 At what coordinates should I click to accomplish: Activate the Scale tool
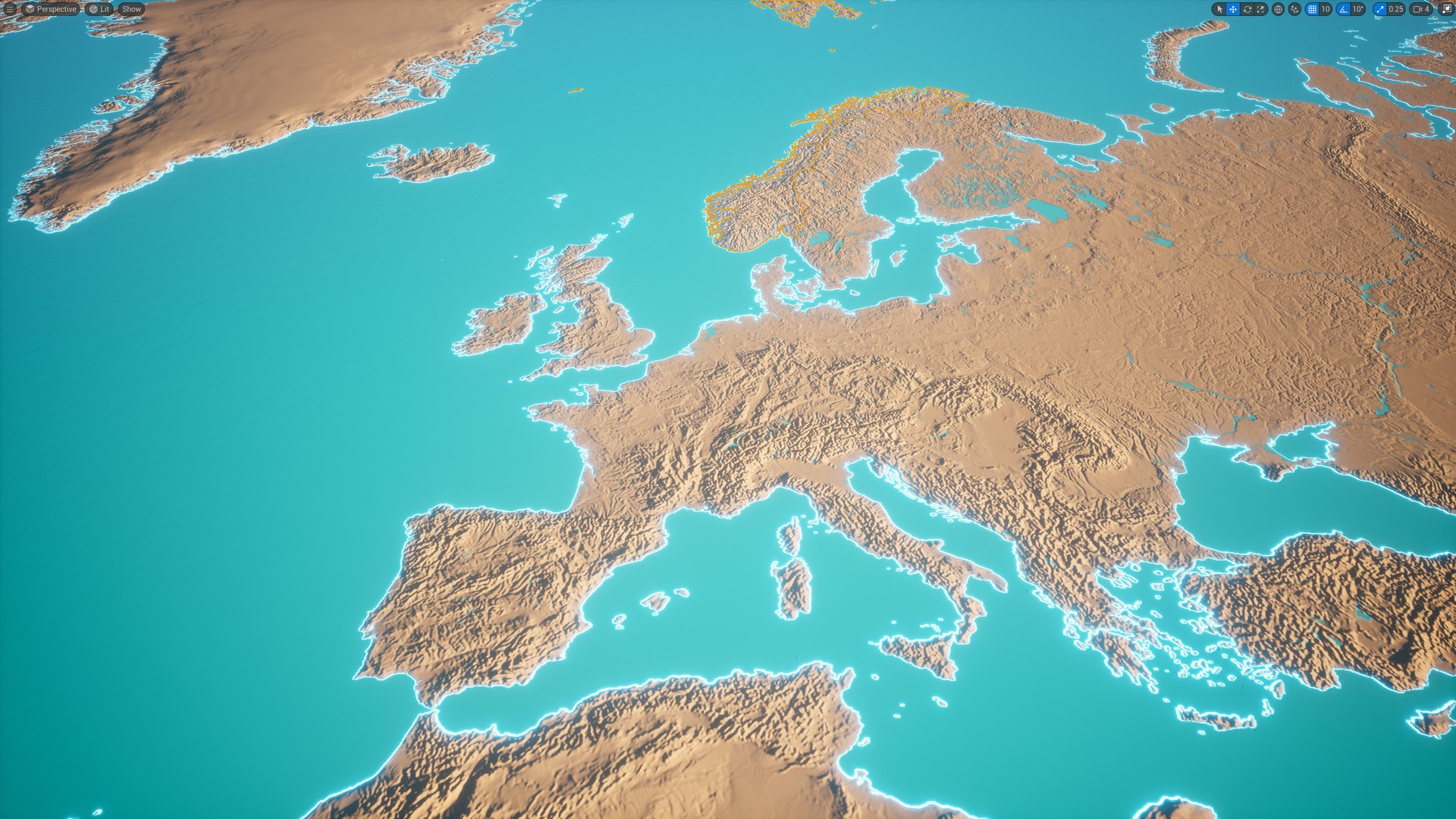point(1261,9)
